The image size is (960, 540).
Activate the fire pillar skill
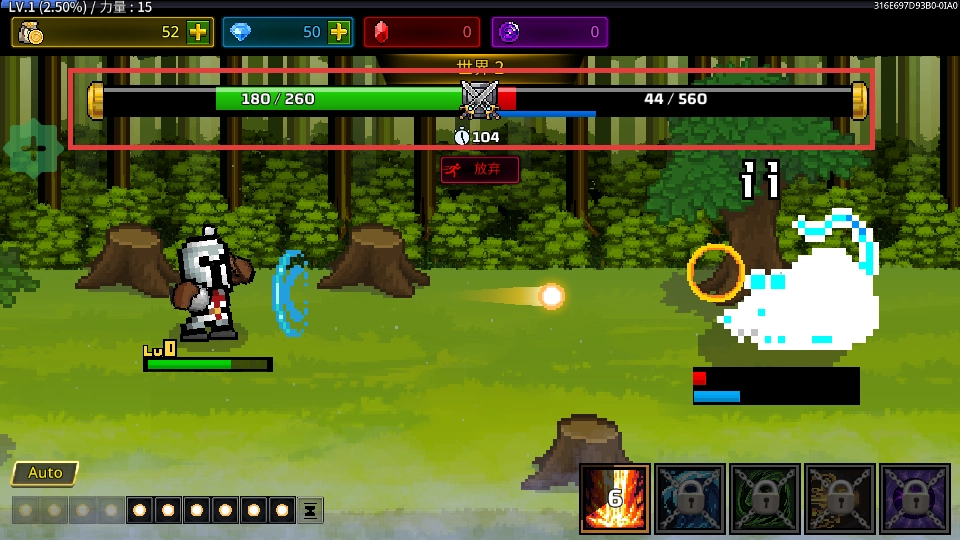pyautogui.click(x=615, y=498)
